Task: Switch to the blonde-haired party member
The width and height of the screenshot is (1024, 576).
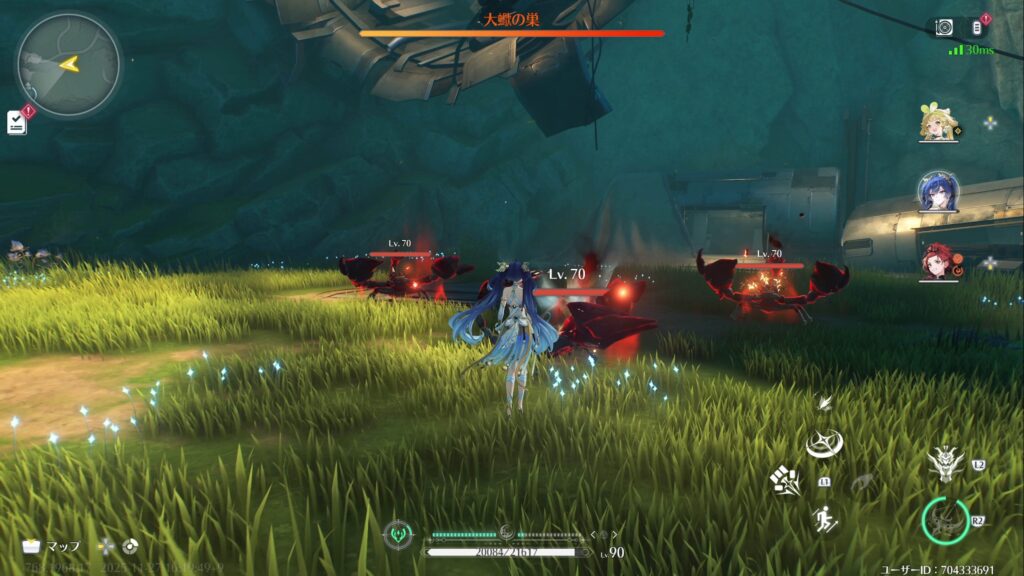Action: click(x=939, y=124)
